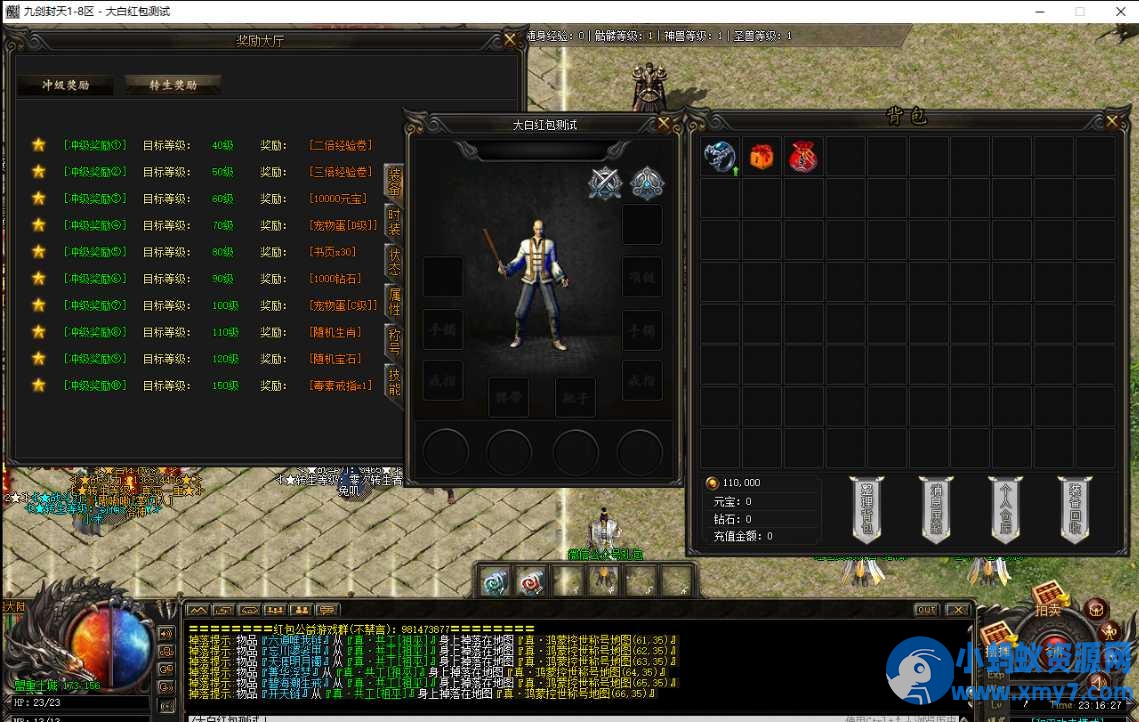Select the silver dragon item in backpack
The width and height of the screenshot is (1139, 722).
pos(719,157)
